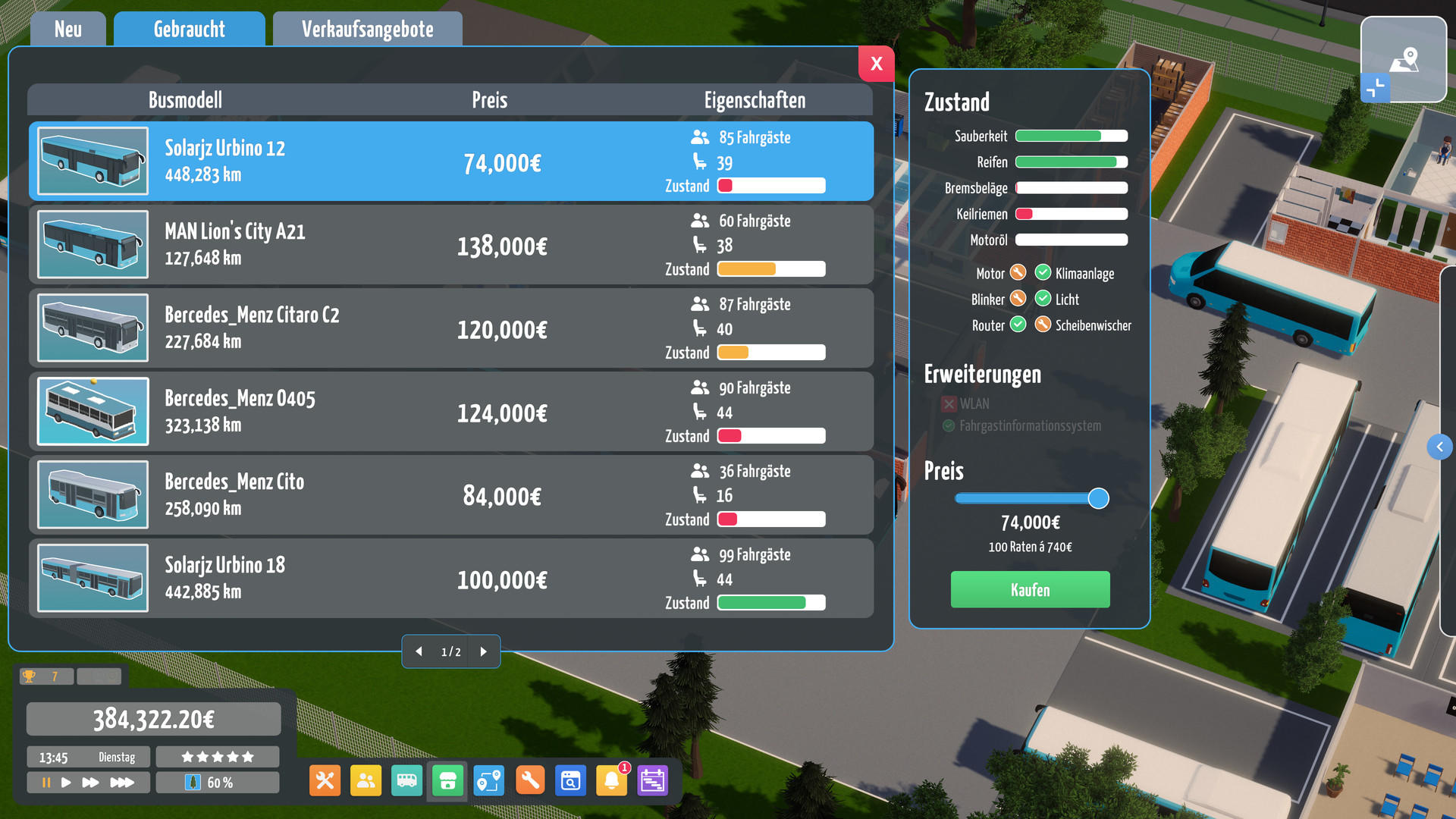Switch to the Gebraucht tab
This screenshot has height=819, width=1456.
(x=188, y=29)
